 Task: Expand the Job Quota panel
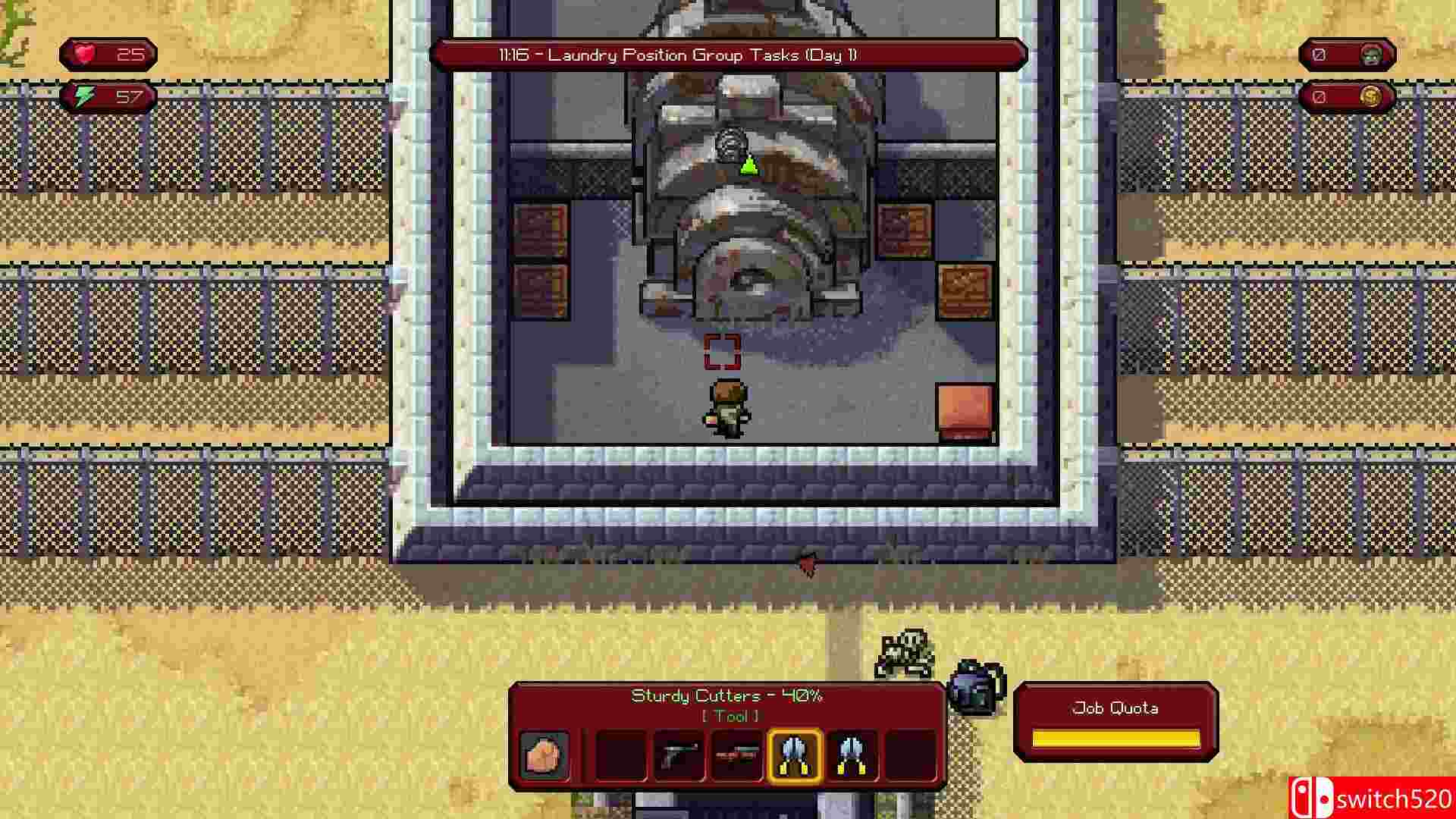tap(1116, 720)
